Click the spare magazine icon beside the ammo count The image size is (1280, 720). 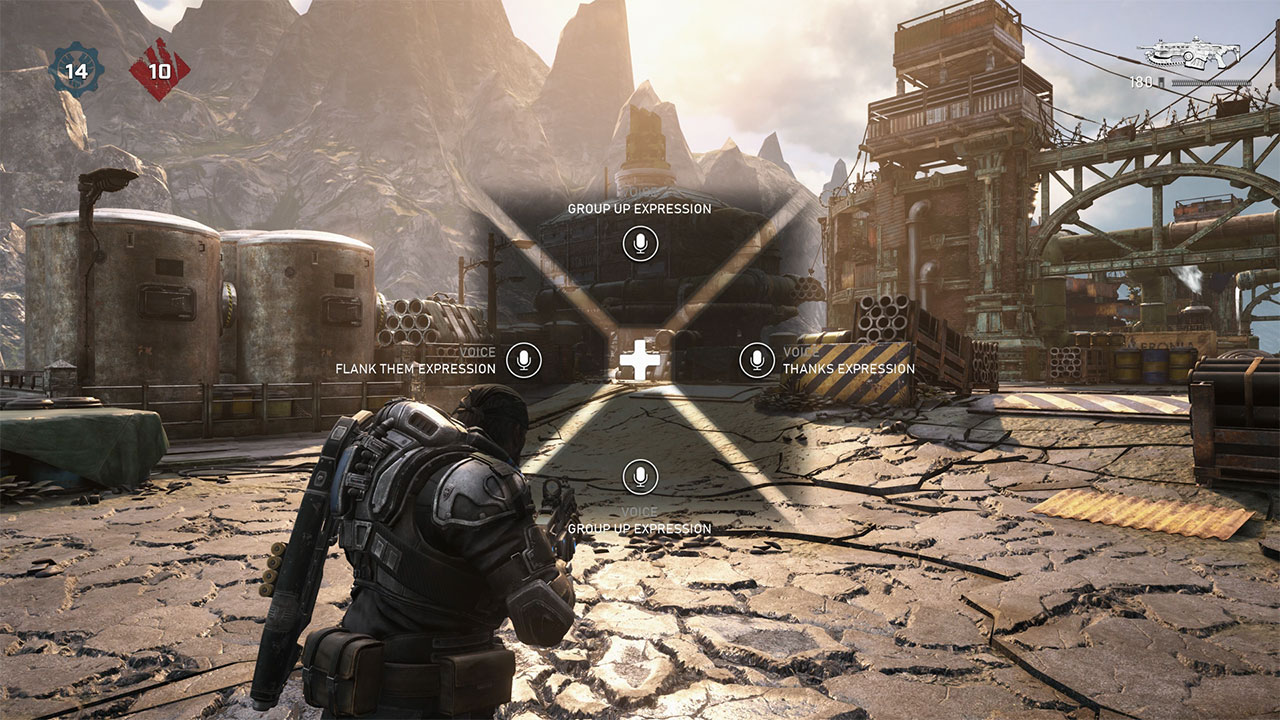click(1161, 82)
